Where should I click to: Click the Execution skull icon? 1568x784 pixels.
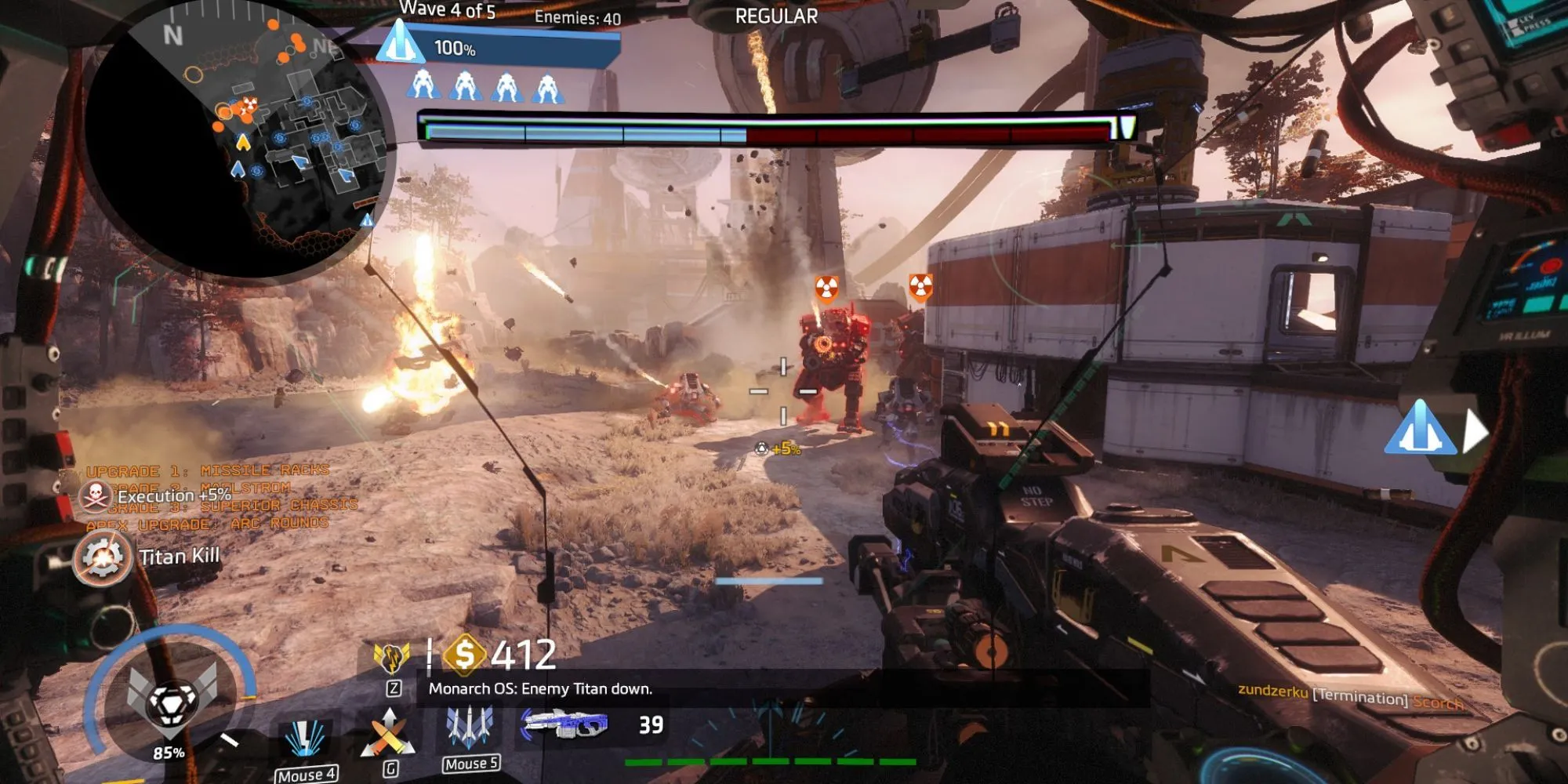click(x=96, y=495)
